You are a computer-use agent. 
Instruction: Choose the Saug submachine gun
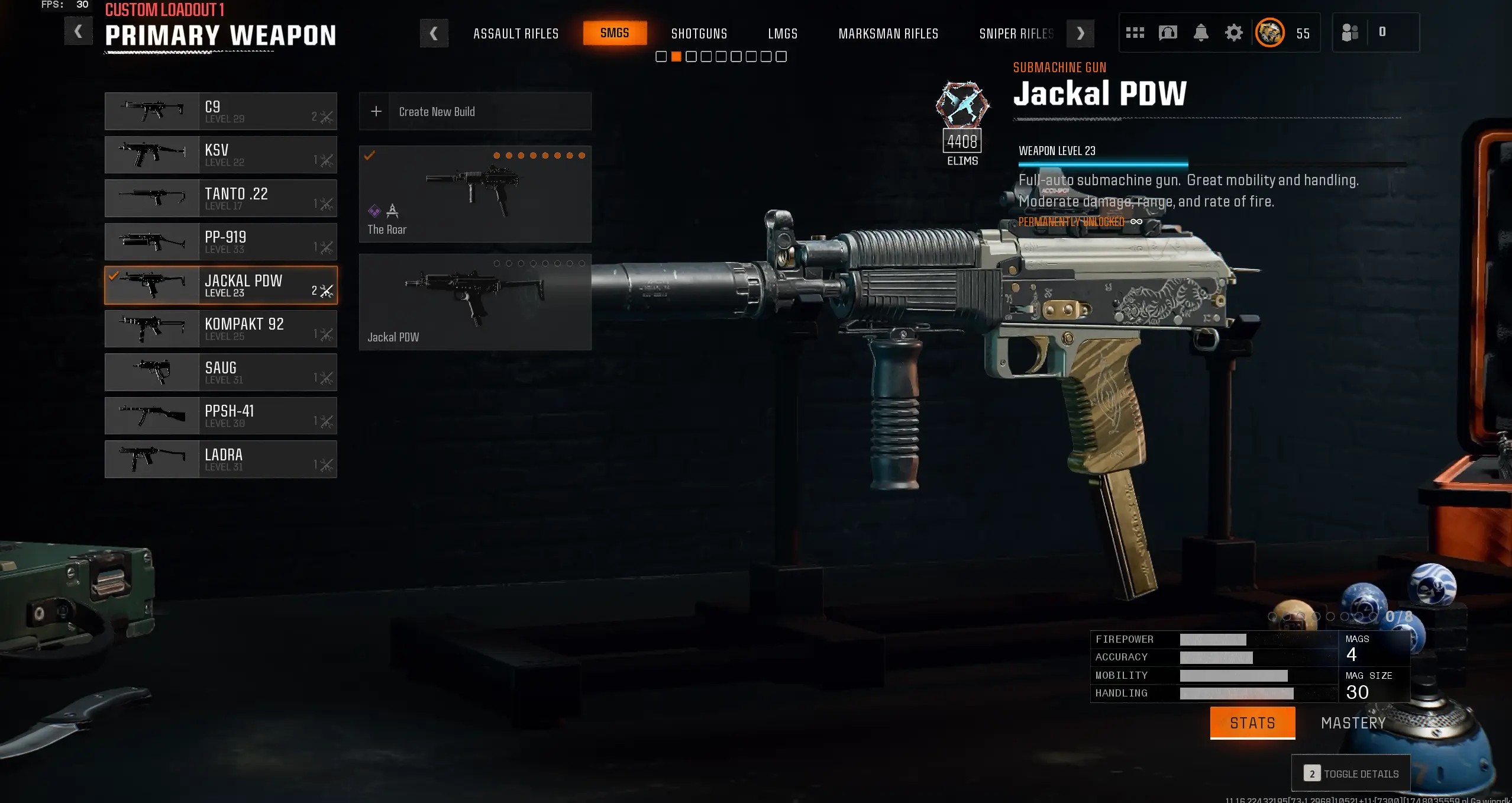[221, 372]
